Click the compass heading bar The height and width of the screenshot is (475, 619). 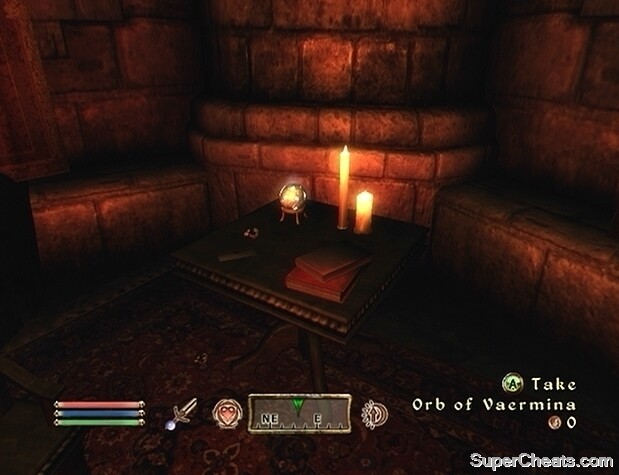[x=299, y=411]
